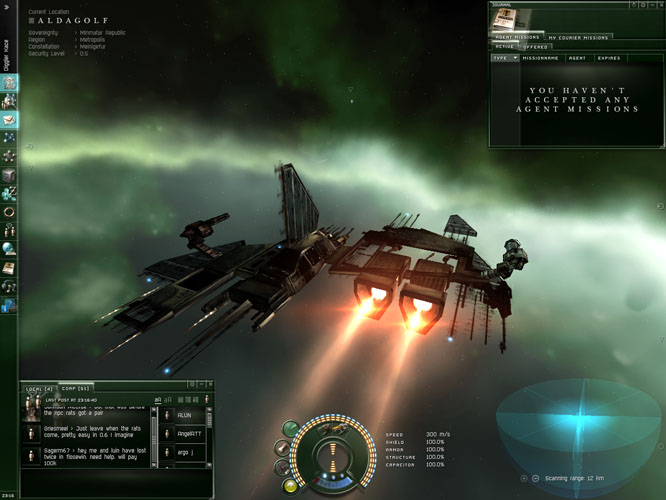Sort missions by the Agent column

coord(577,58)
